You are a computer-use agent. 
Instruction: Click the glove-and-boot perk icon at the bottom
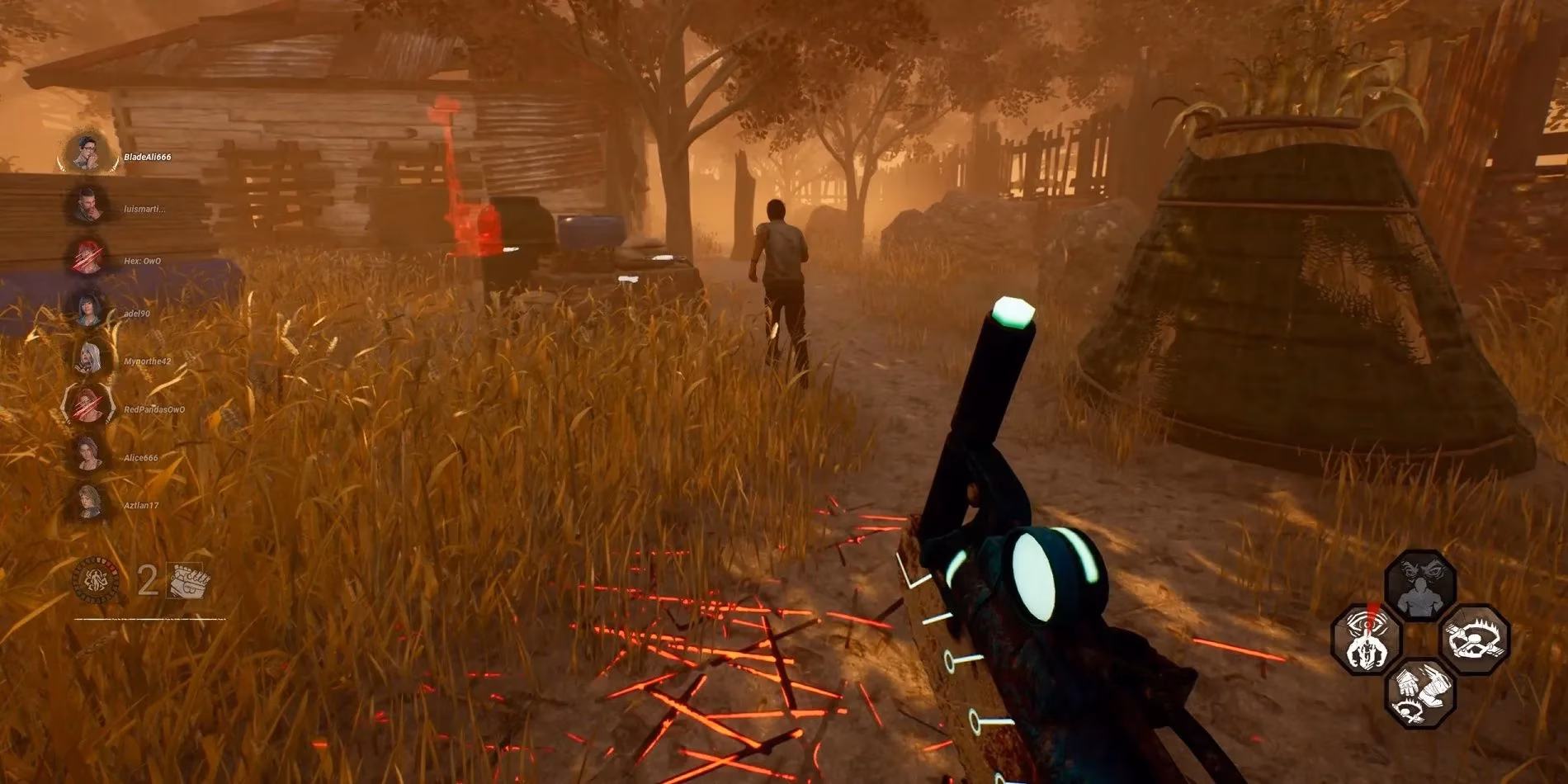(1420, 696)
